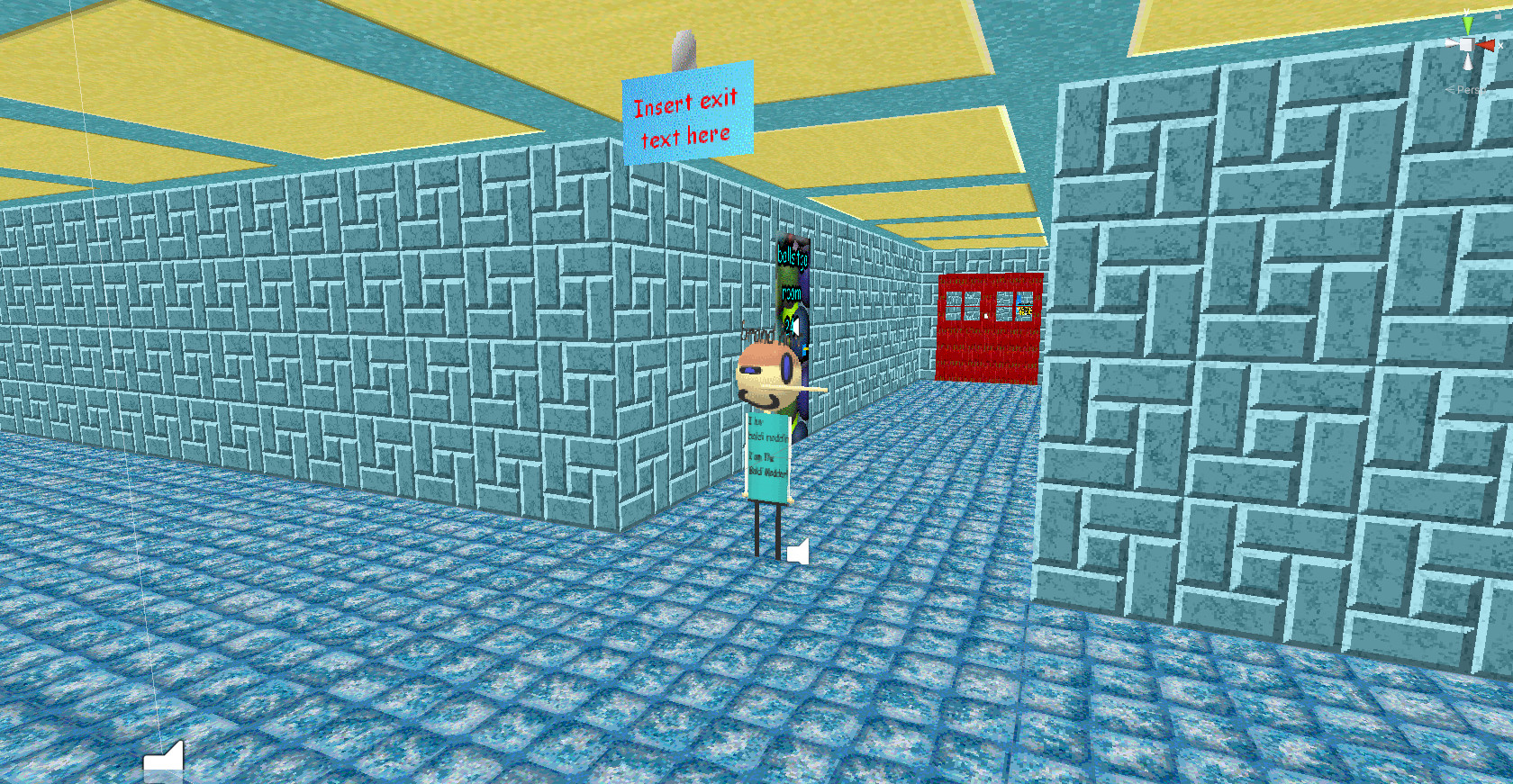Click the red X-axis arrow of the orientation gizmo

click(1486, 44)
